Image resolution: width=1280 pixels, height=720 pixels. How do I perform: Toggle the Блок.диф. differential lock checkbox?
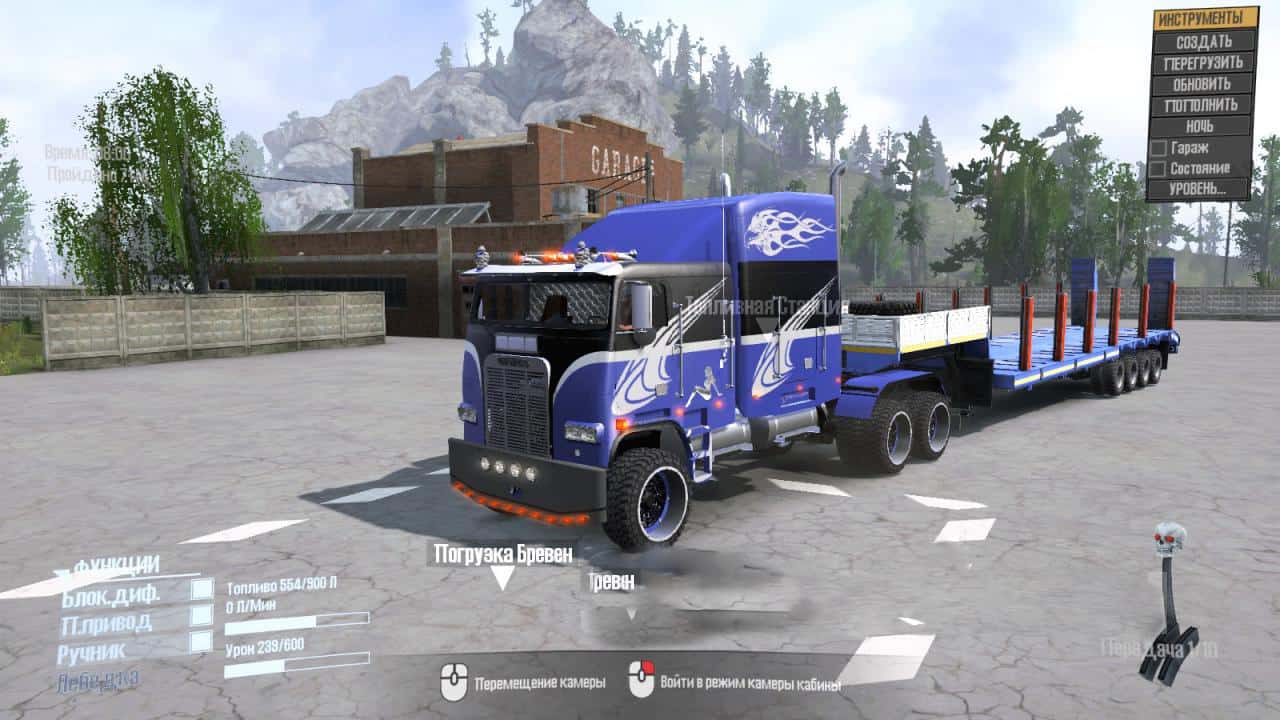(202, 590)
